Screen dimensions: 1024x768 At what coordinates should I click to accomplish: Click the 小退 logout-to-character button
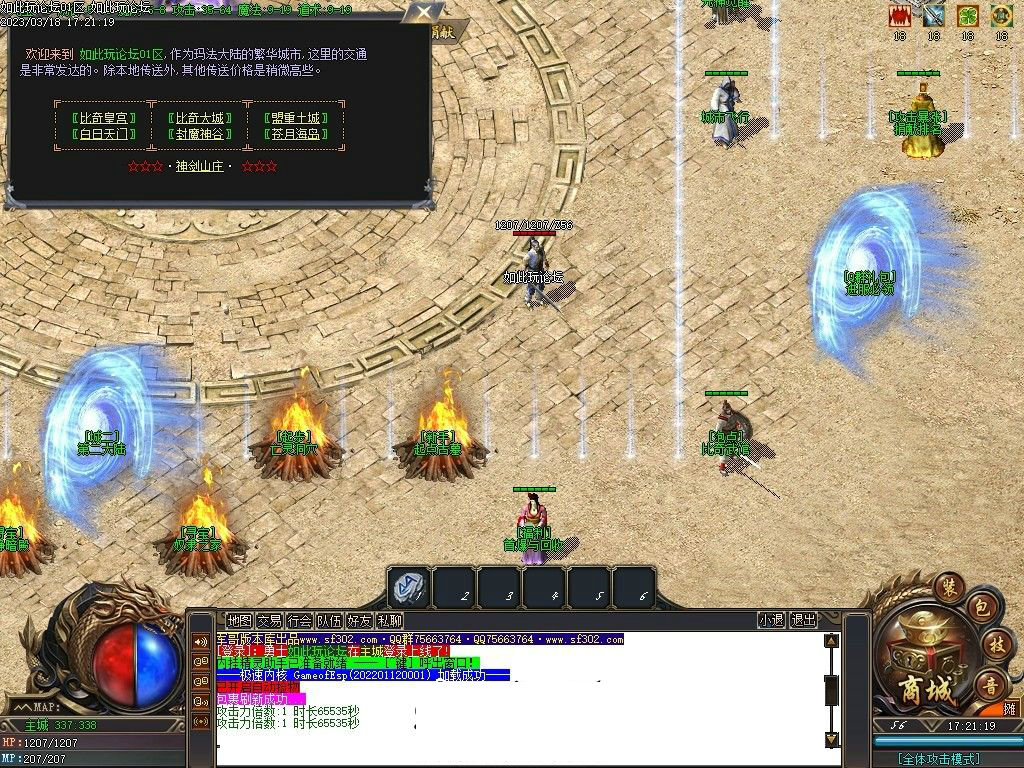click(x=771, y=620)
